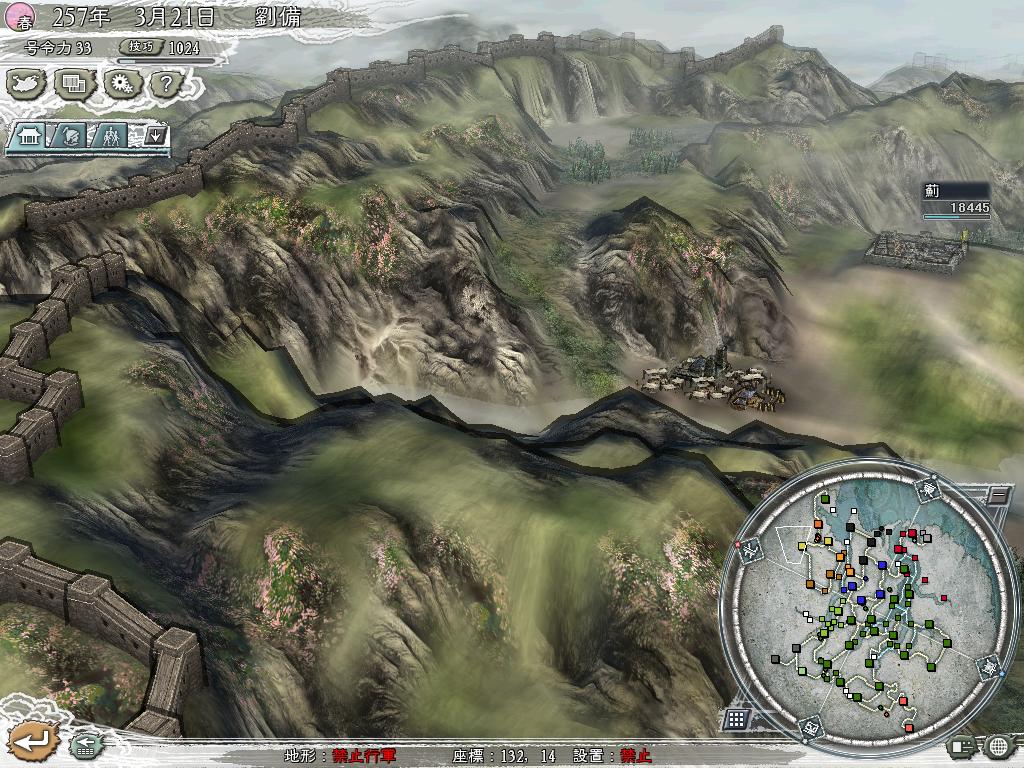Open the message log speech bubble icon
Image resolution: width=1024 pixels, height=768 pixels.
(x=962, y=744)
